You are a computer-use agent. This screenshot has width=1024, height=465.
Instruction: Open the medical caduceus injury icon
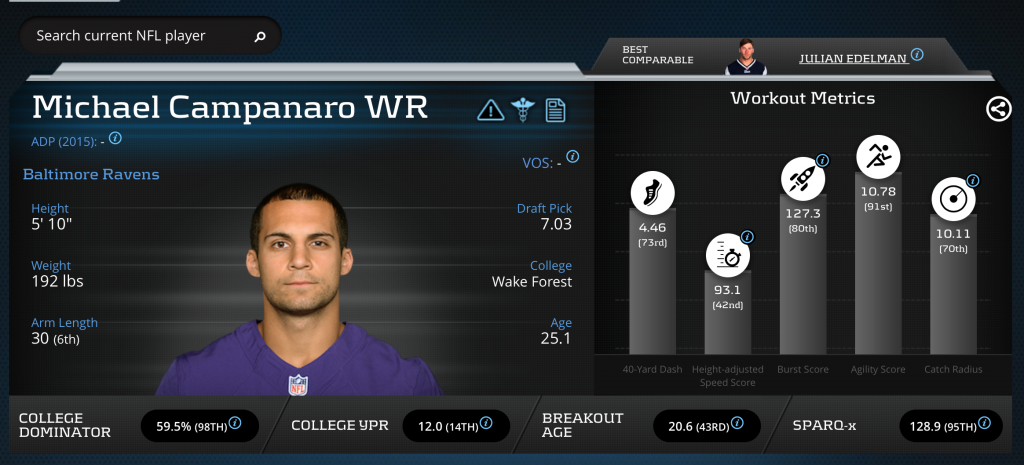pos(523,109)
